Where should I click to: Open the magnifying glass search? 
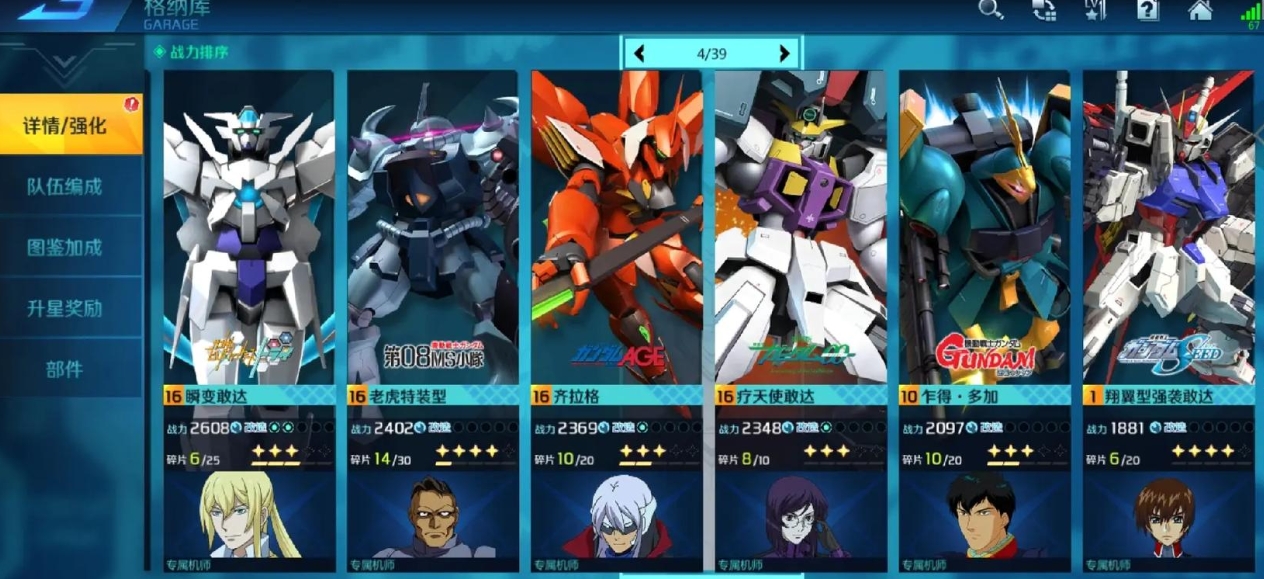click(990, 10)
